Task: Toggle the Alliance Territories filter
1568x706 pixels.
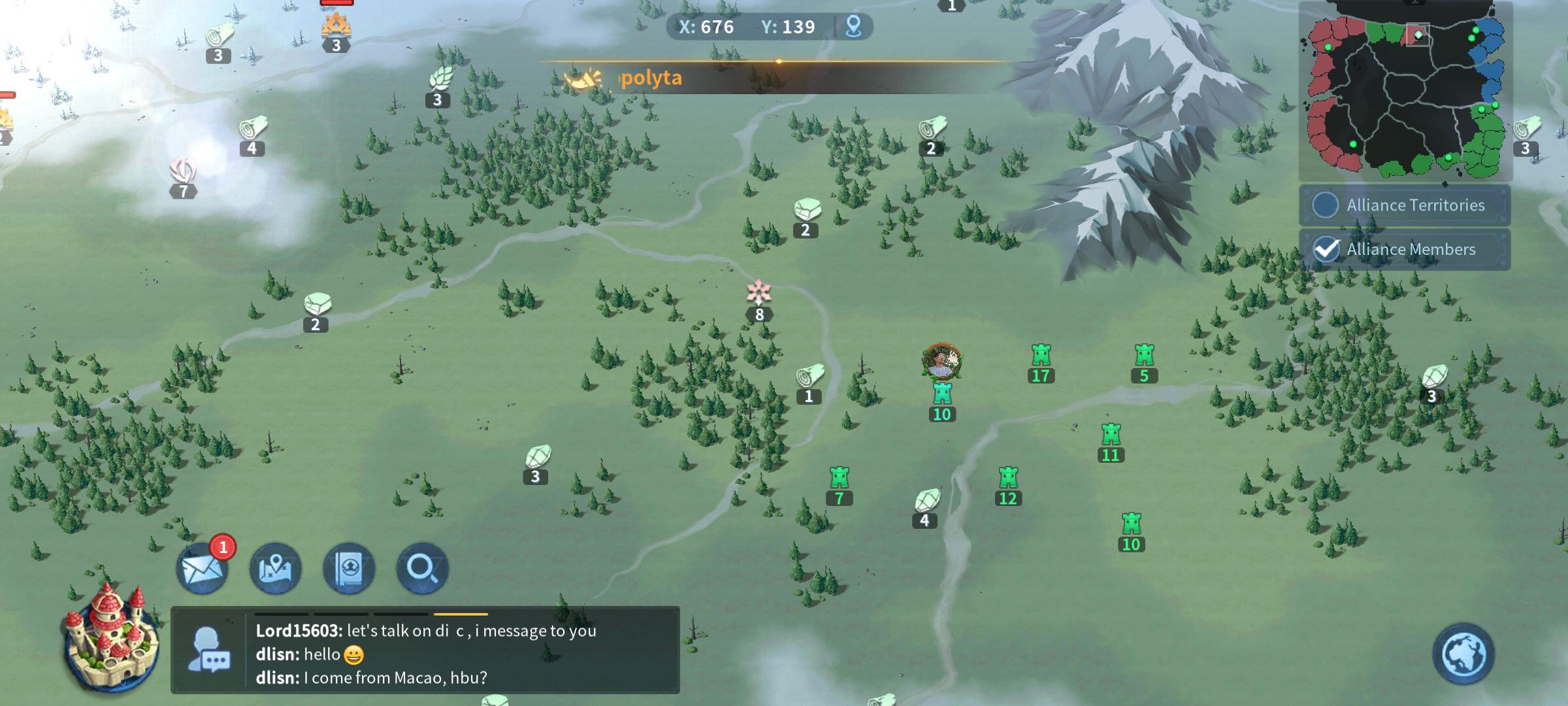Action: click(1326, 205)
